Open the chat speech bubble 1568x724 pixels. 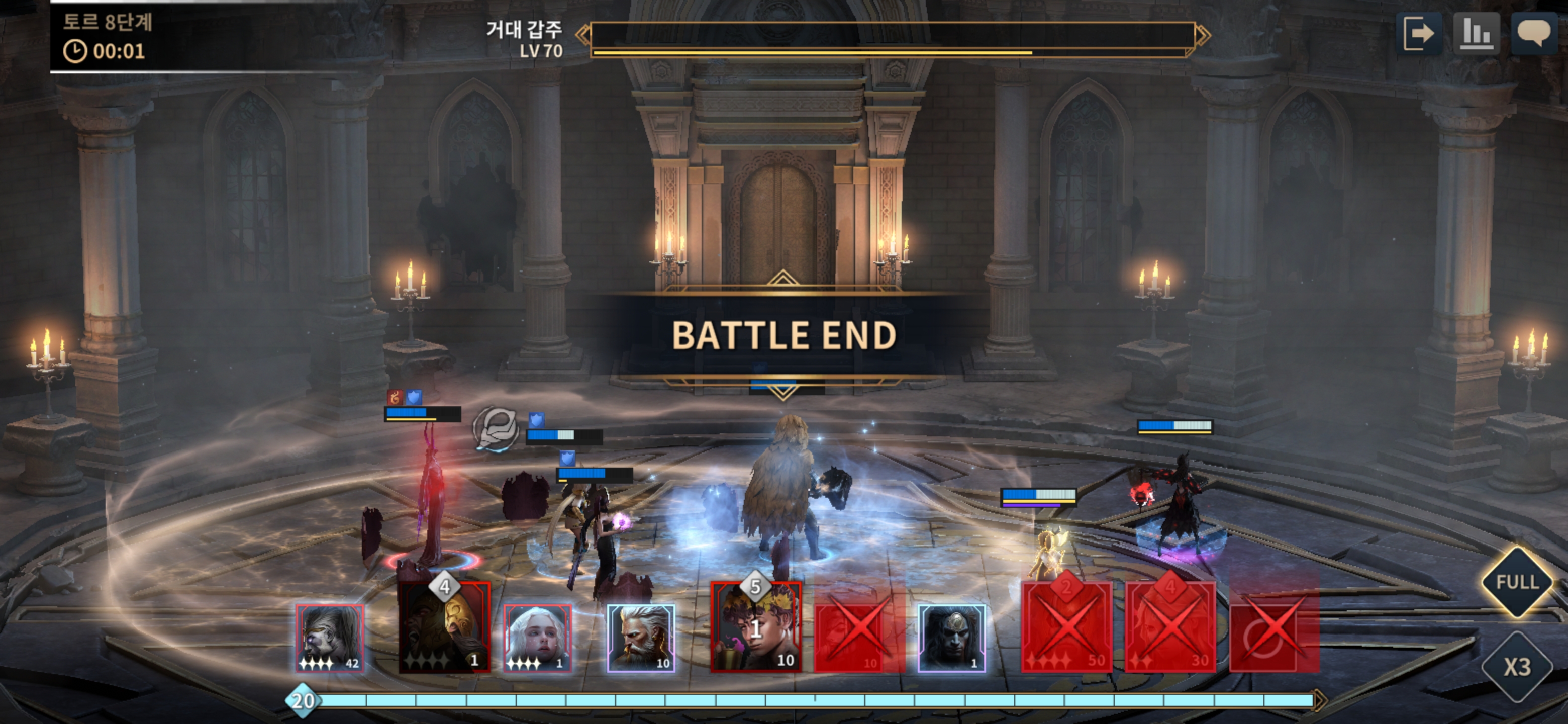[1533, 34]
